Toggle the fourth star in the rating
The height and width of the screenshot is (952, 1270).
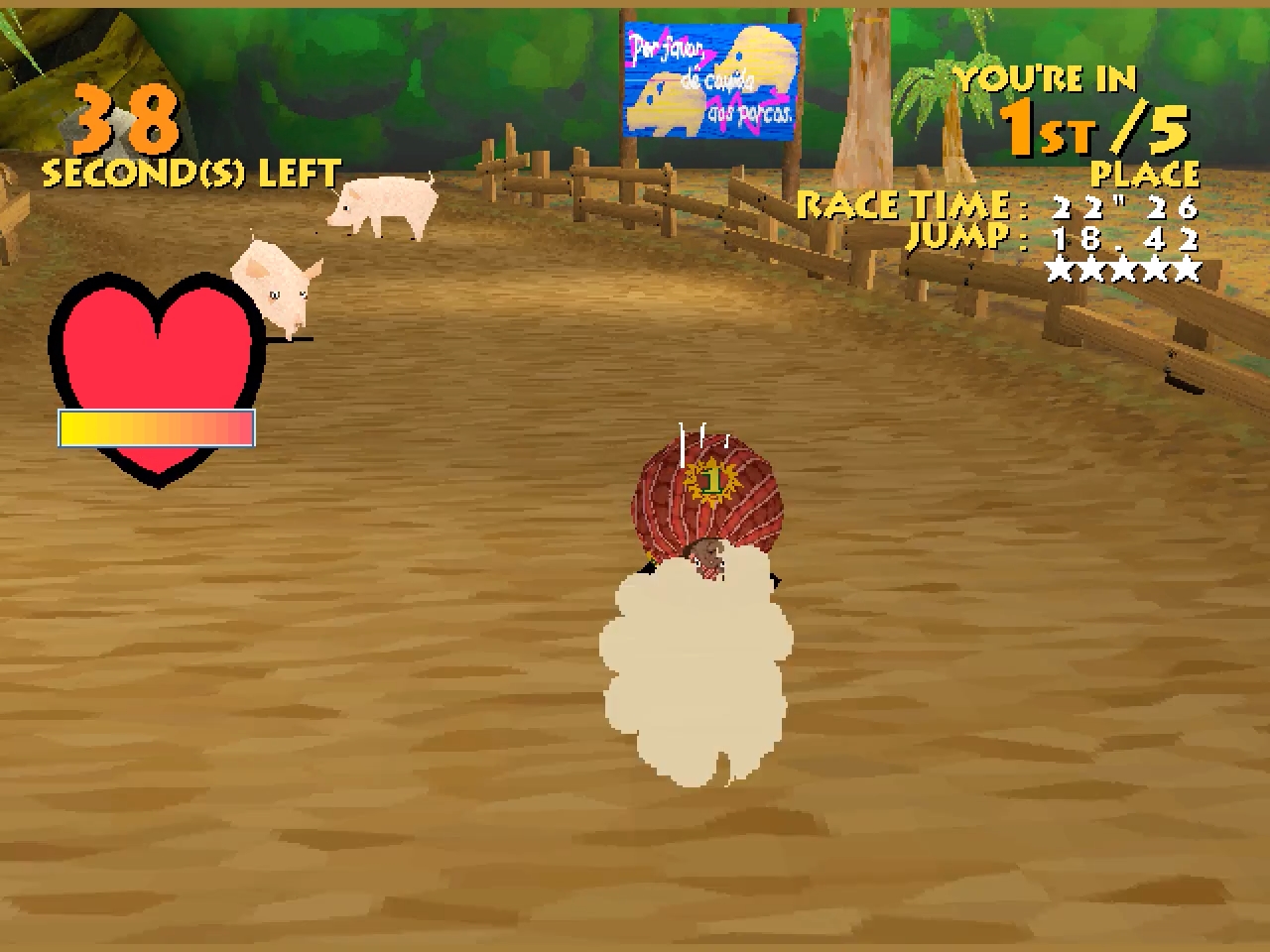(1158, 266)
